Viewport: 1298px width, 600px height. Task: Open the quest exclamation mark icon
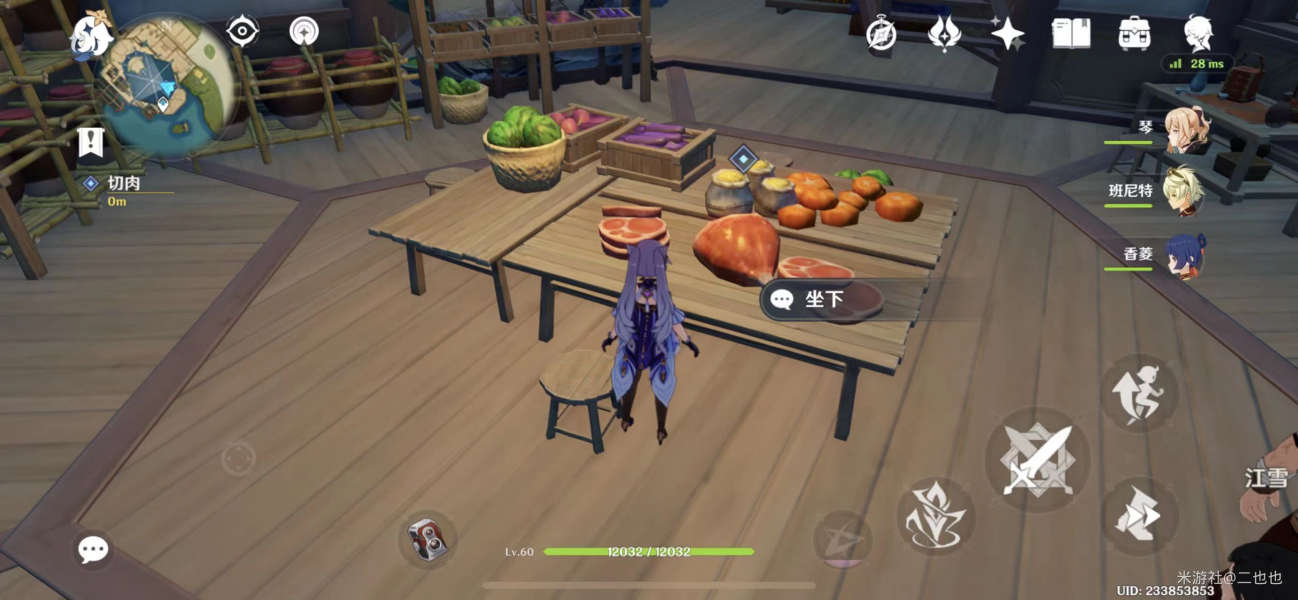(91, 143)
